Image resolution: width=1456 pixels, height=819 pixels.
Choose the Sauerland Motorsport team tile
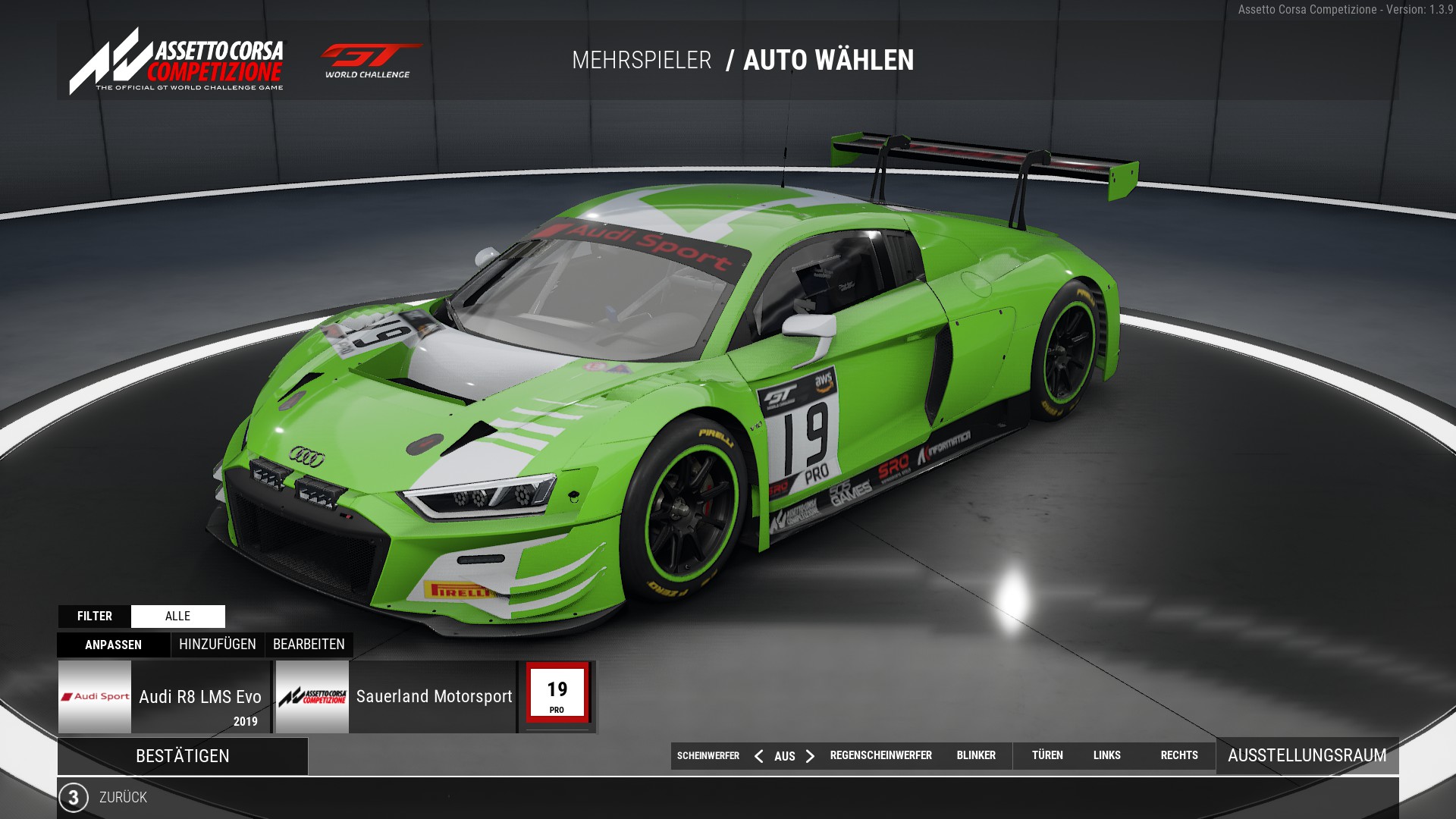click(395, 697)
